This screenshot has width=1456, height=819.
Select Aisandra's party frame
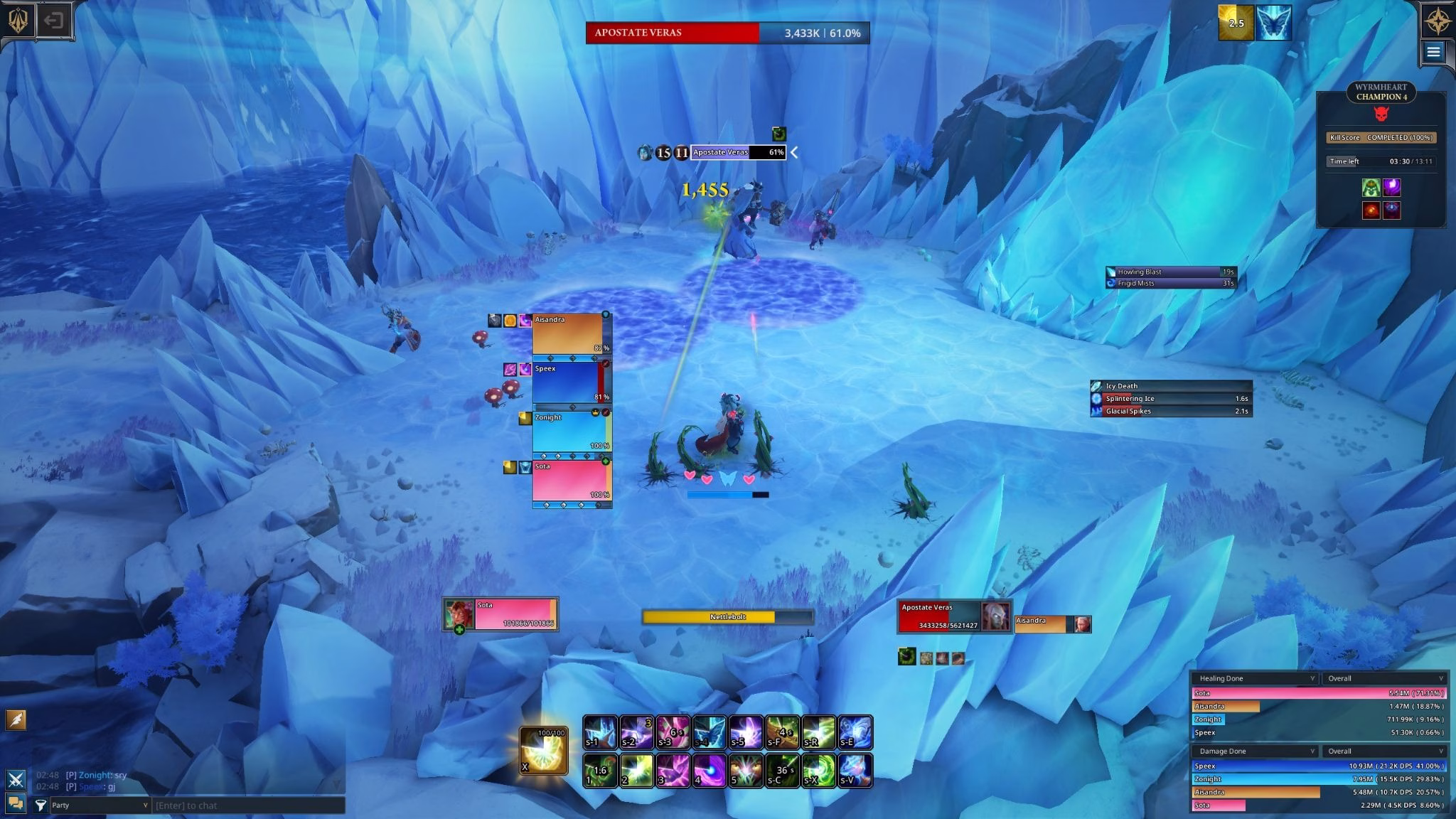pyautogui.click(x=569, y=334)
